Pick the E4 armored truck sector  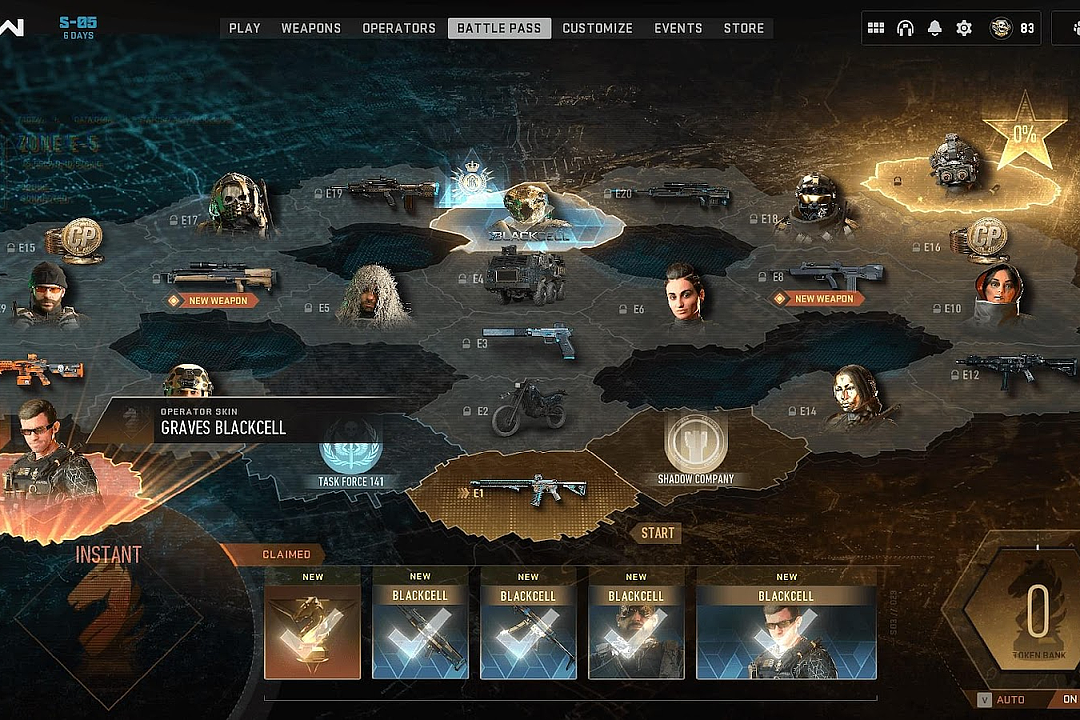pos(524,275)
